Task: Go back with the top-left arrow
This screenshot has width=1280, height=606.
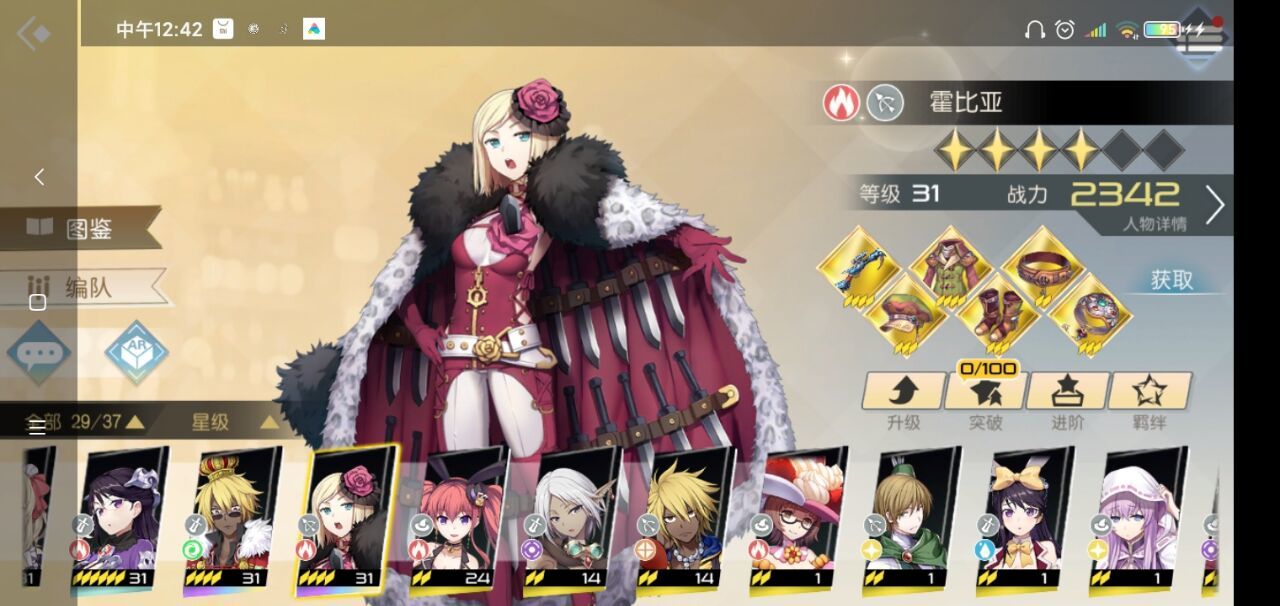Action: [33, 35]
